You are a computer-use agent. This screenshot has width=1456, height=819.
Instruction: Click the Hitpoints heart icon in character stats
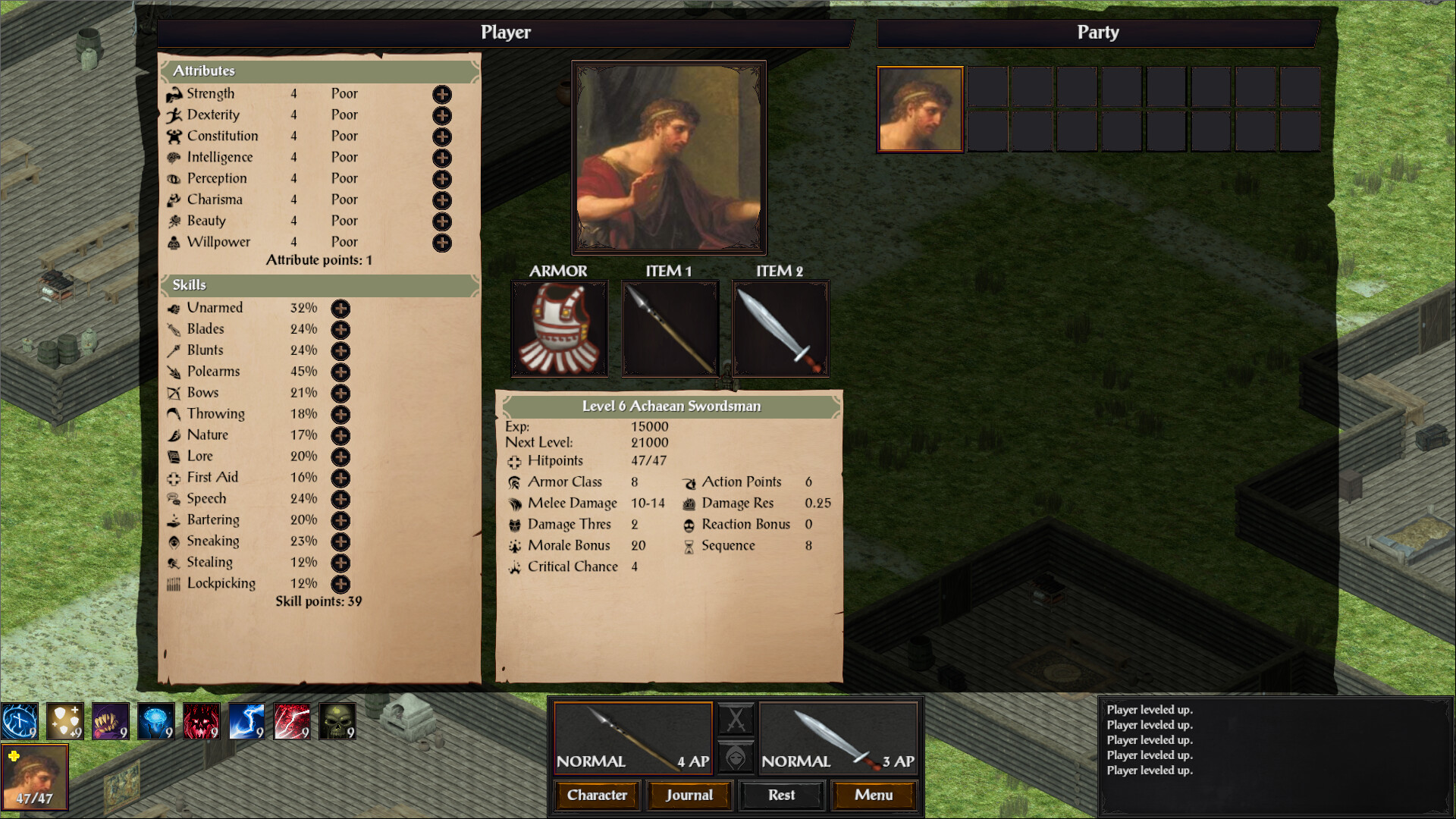point(514,461)
